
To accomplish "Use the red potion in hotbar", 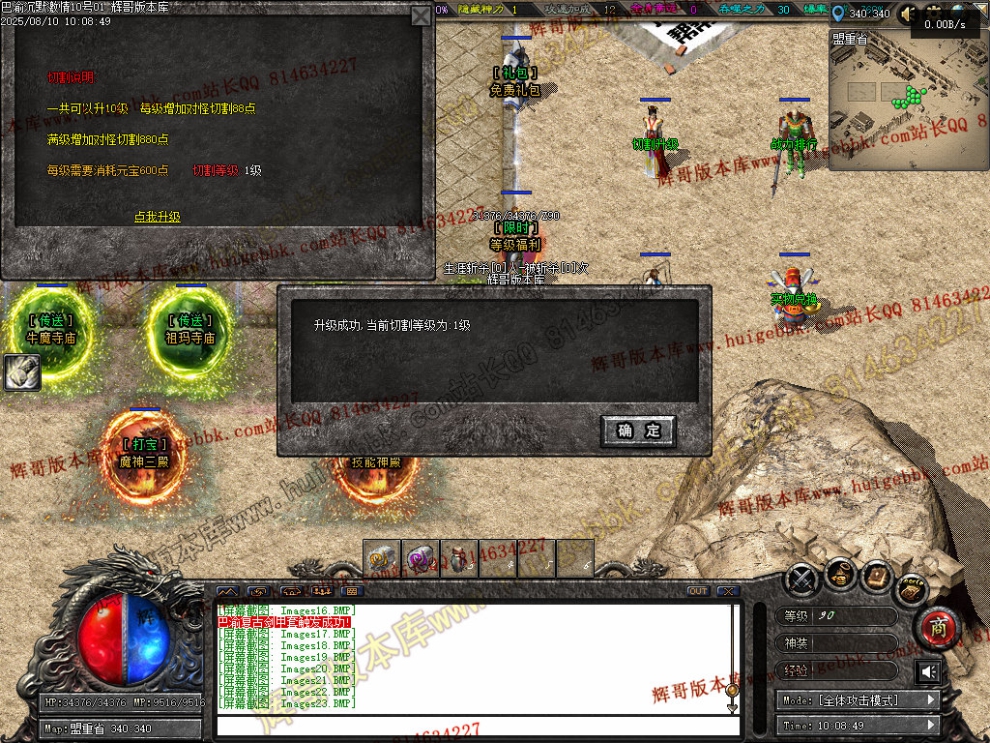I will click(457, 558).
